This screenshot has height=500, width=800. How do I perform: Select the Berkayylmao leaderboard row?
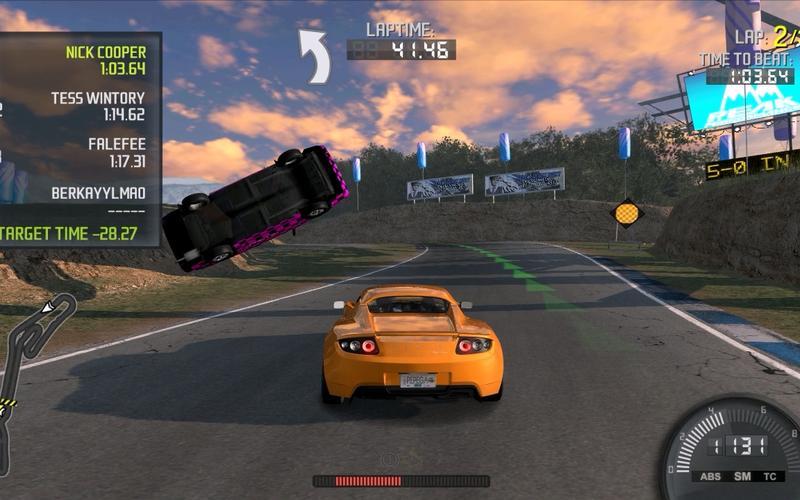(98, 197)
